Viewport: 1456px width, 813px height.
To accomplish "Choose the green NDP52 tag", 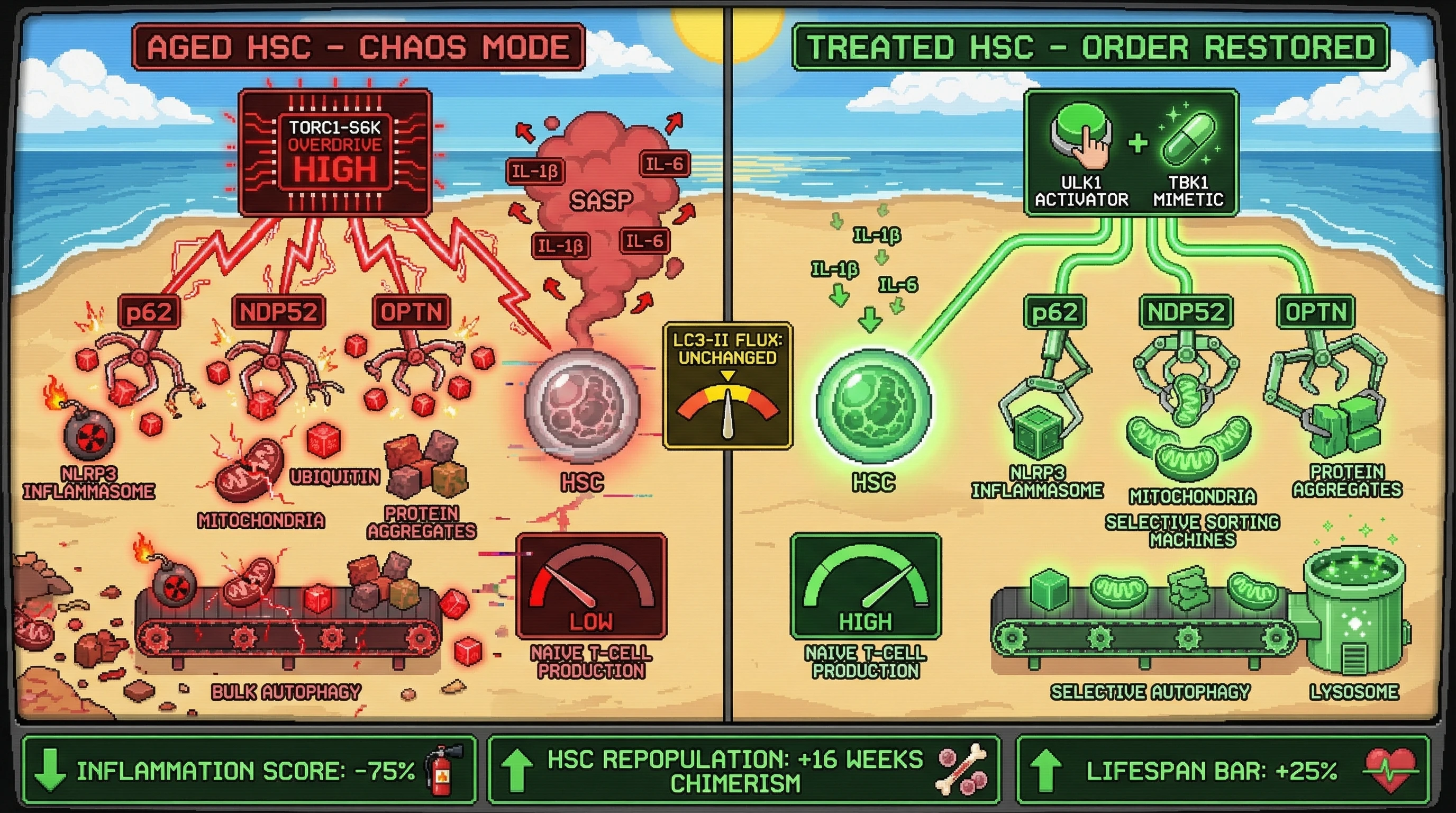I will (1185, 312).
